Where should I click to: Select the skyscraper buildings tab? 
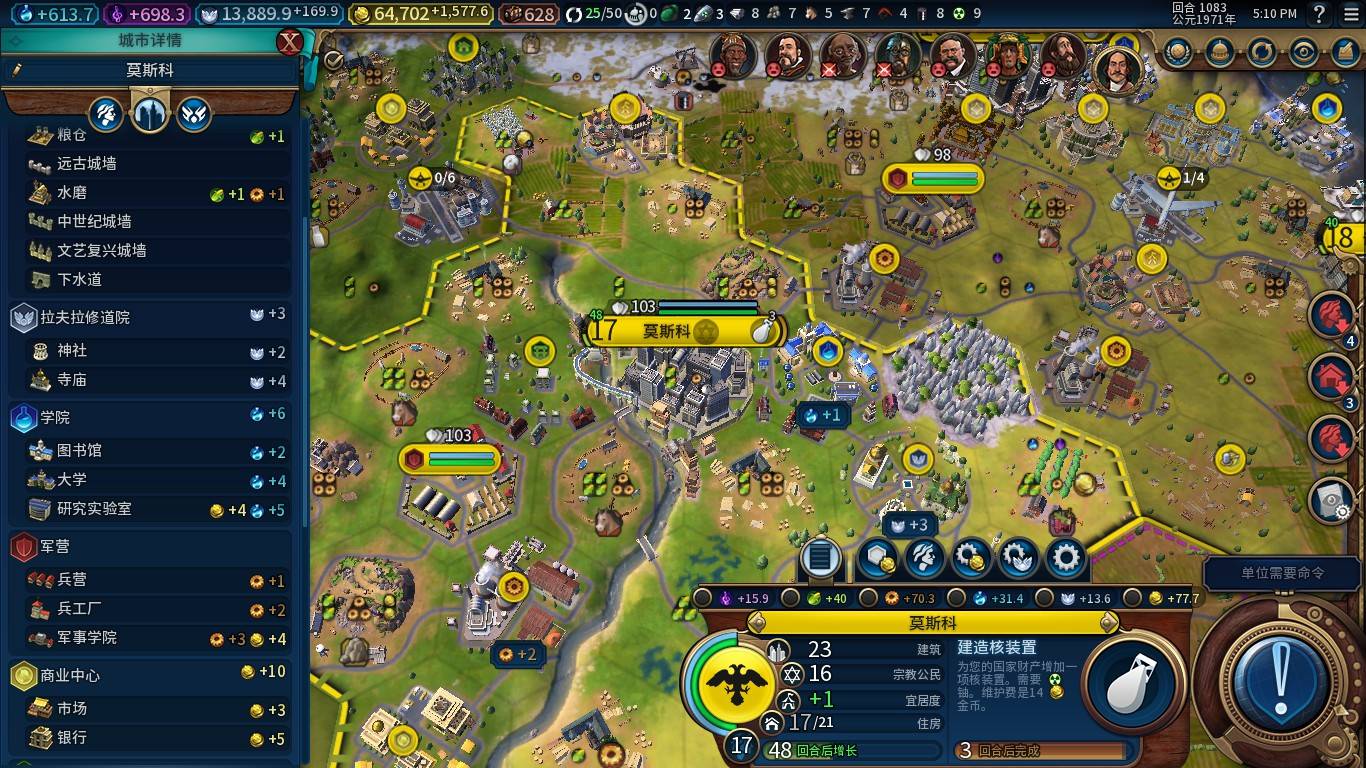[150, 114]
